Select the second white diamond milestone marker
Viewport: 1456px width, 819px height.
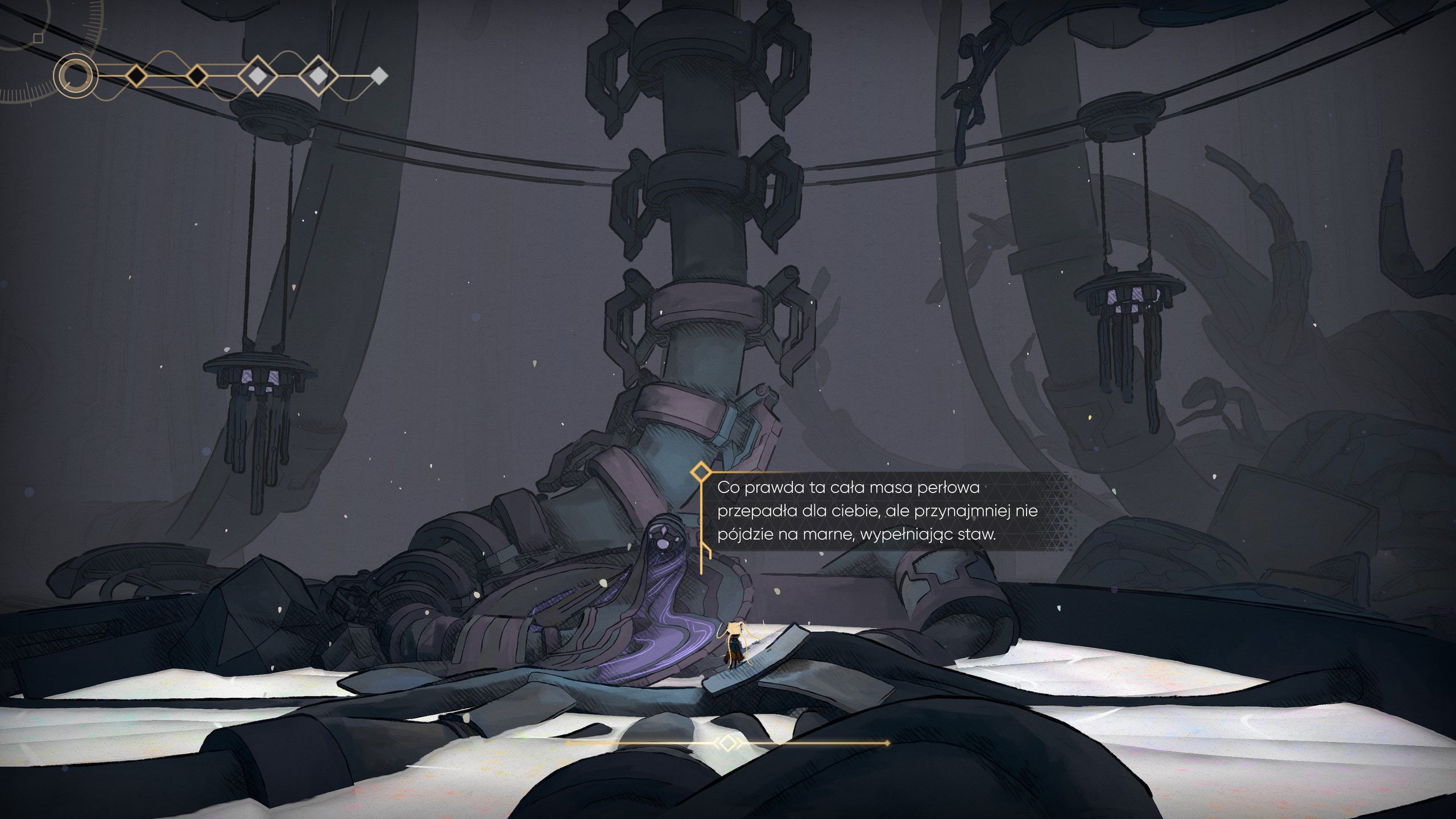[318, 77]
